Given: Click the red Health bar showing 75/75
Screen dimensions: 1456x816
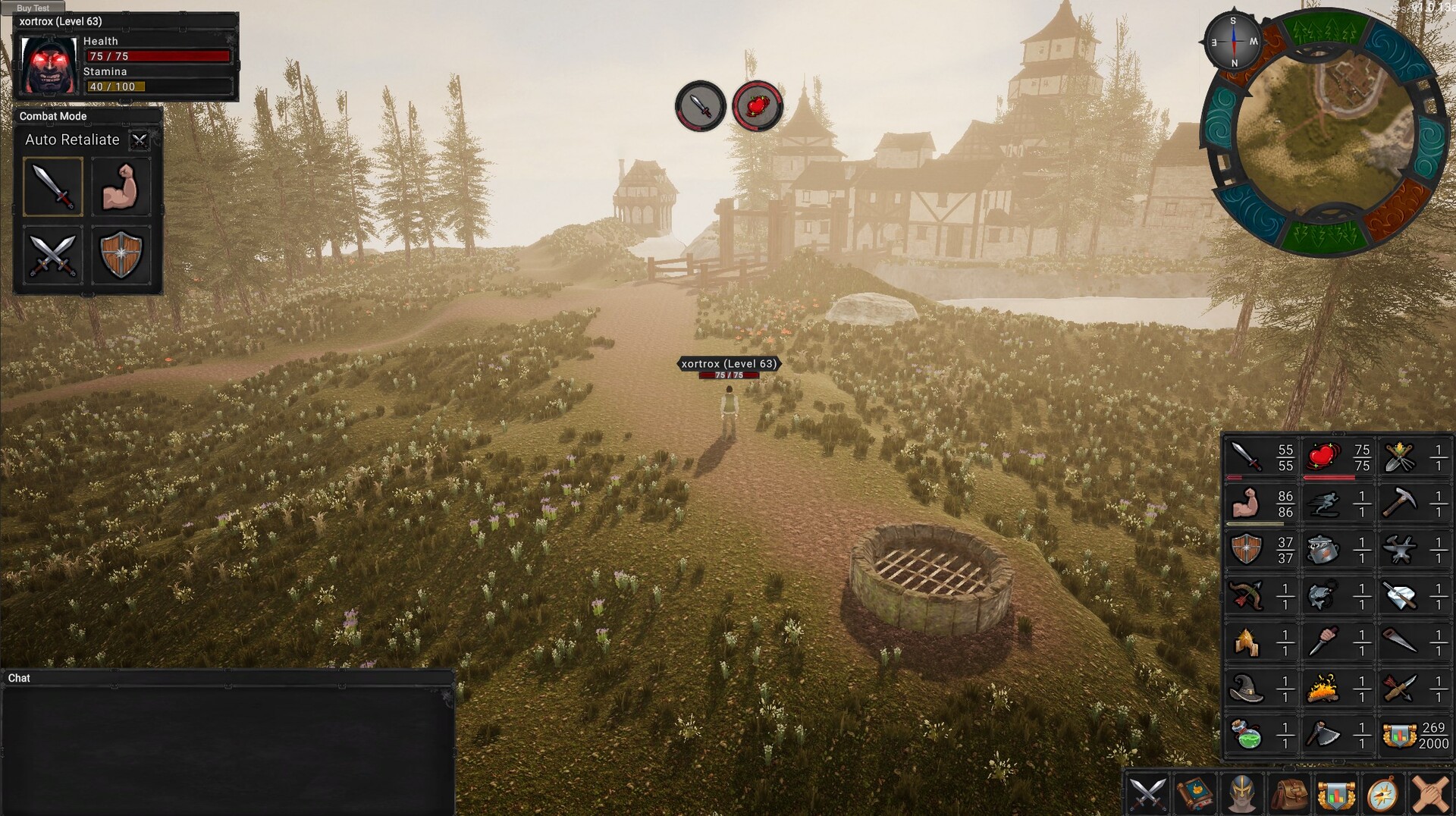Looking at the screenshot, I should pyautogui.click(x=158, y=55).
